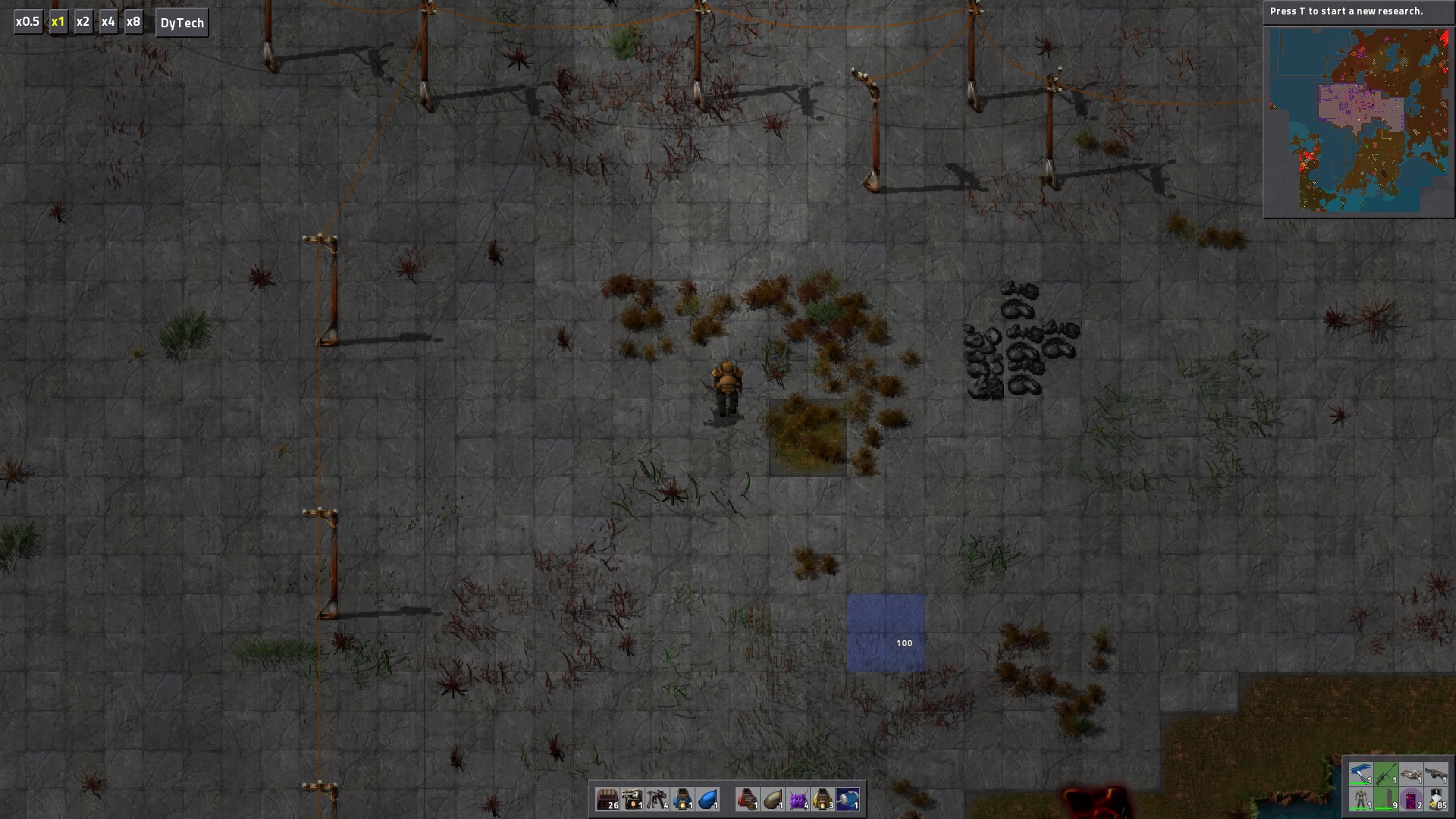Pick the blue electric motor slot
Viewport: 1456px width, 819px height.
[848, 799]
